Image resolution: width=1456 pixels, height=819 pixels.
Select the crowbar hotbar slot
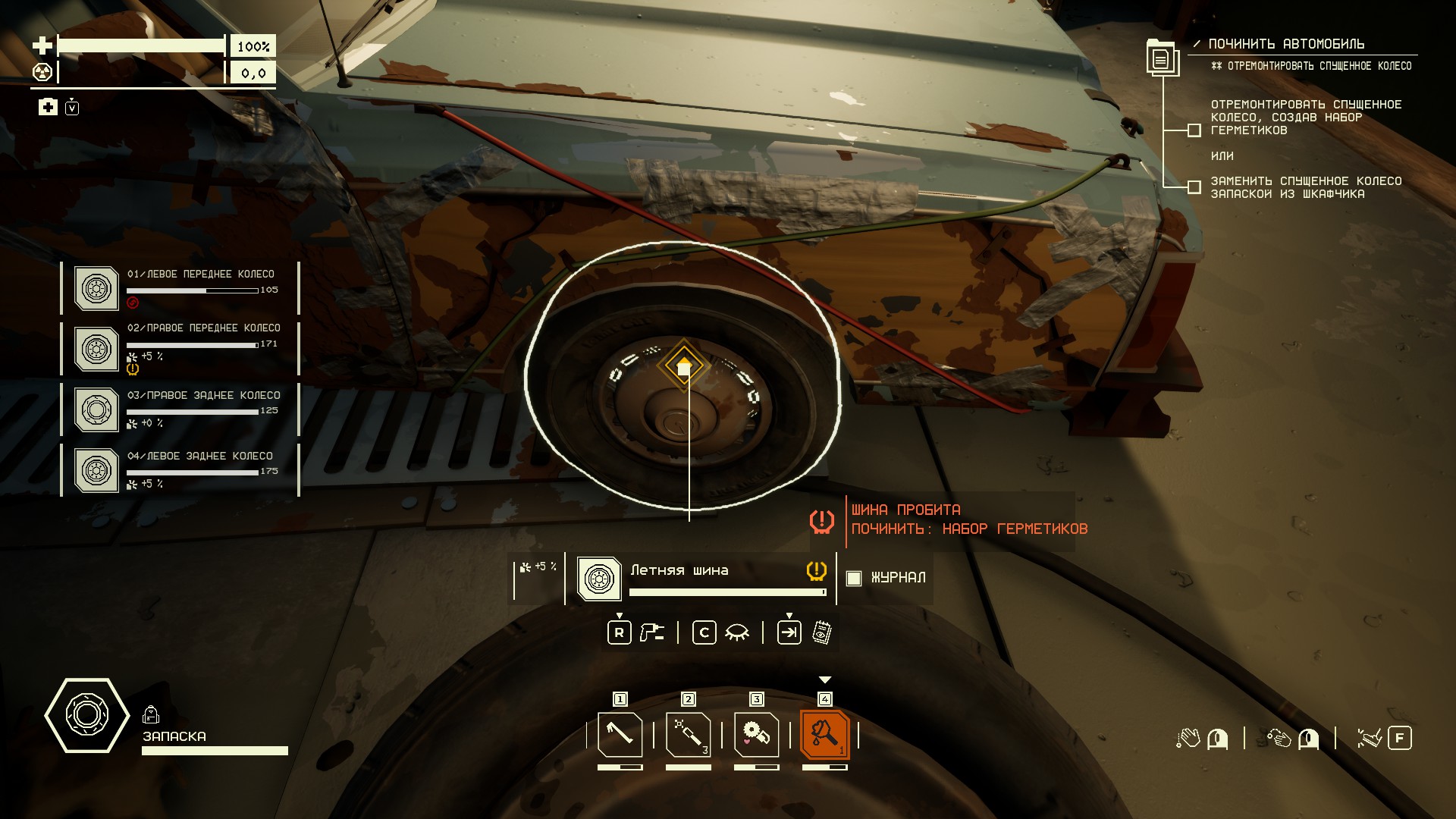pos(620,734)
